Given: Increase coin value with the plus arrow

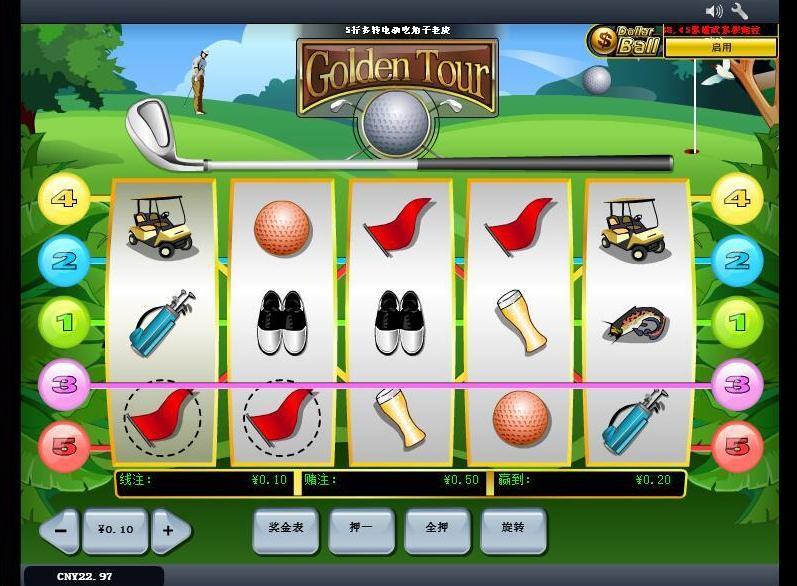Looking at the screenshot, I should [169, 530].
